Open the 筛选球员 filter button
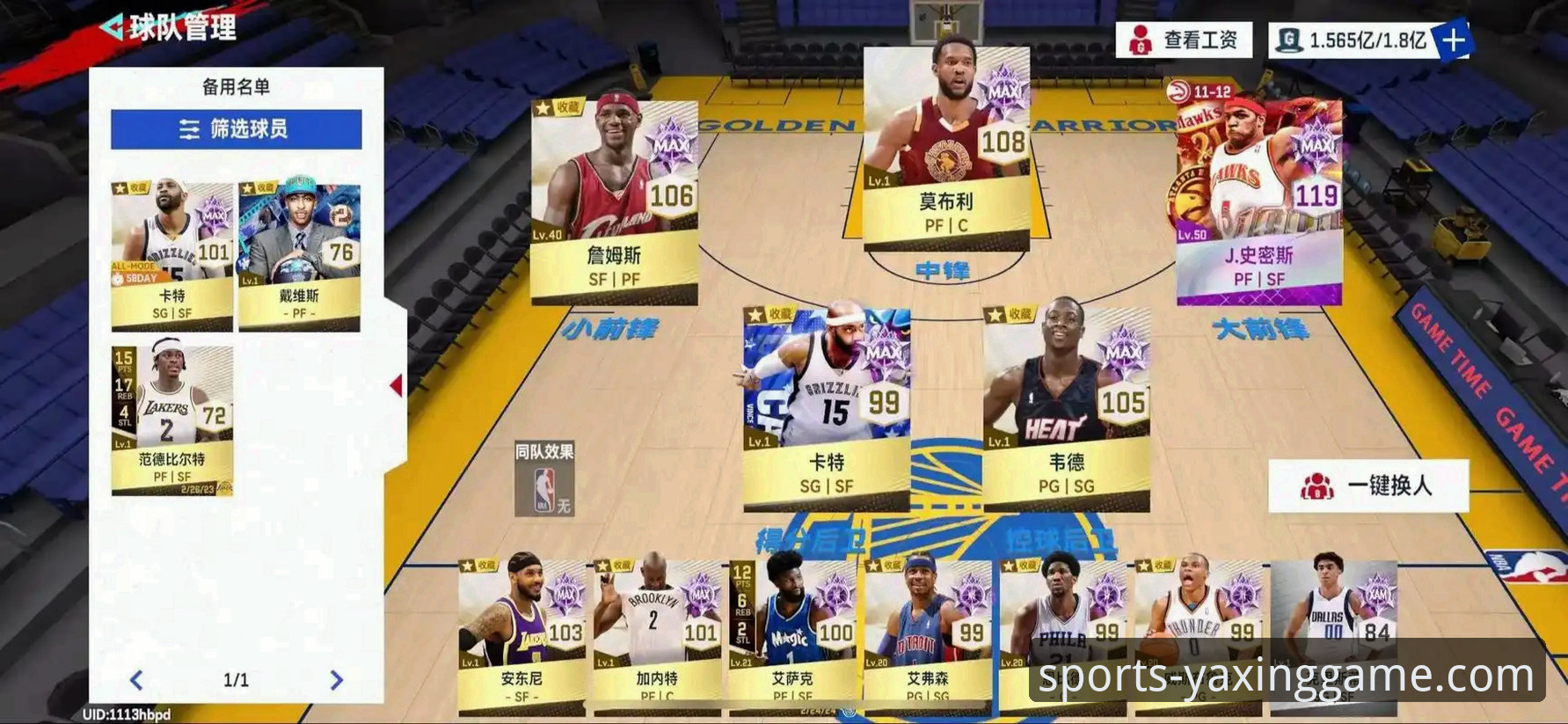Image resolution: width=1568 pixels, height=724 pixels. click(x=236, y=129)
